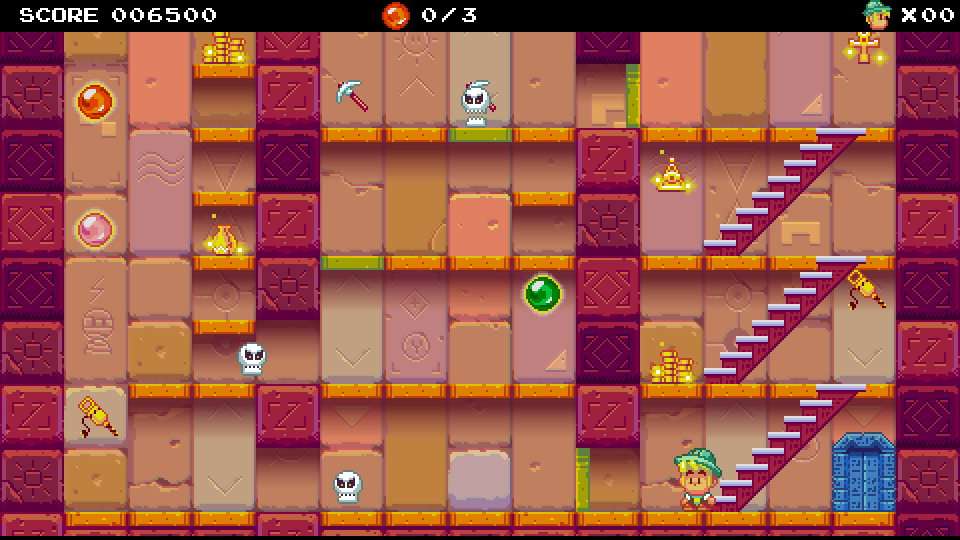The height and width of the screenshot is (540, 960).
Task: Click the green-hat player lives icon
Action: [877, 15]
